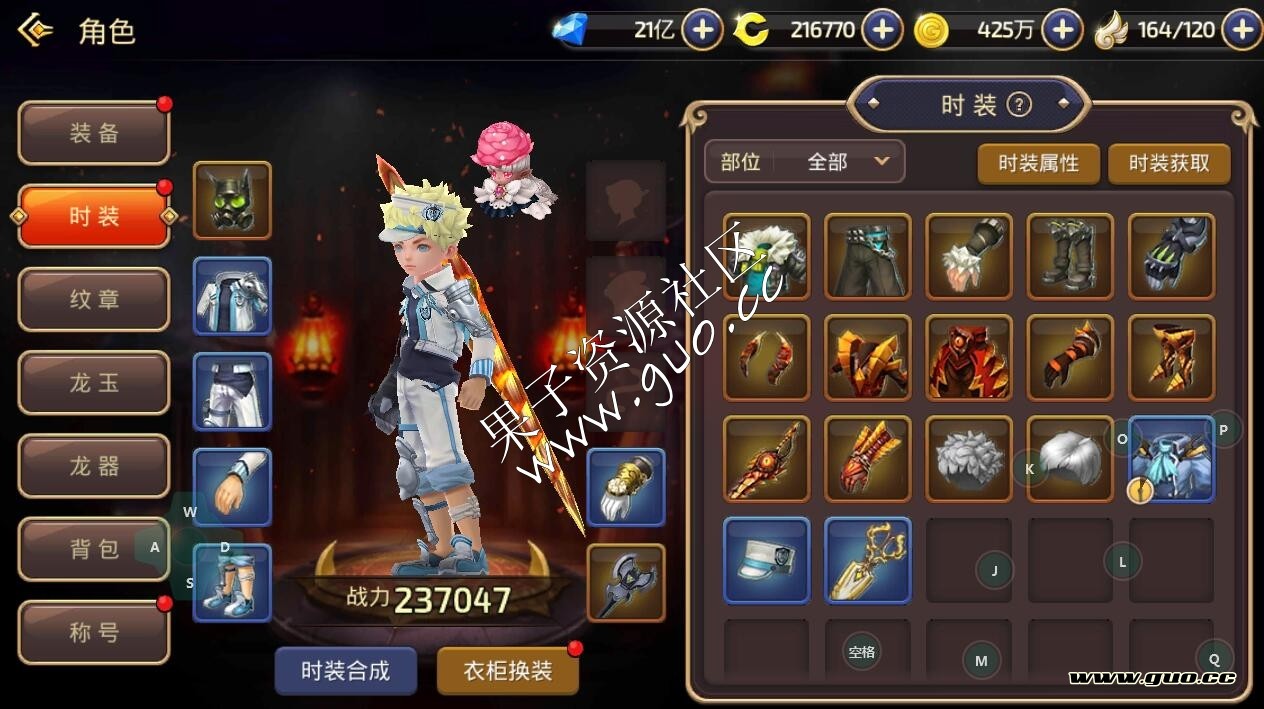Screen dimensions: 1264x709
Task: Open the 时装 help question mark
Action: [1018, 104]
